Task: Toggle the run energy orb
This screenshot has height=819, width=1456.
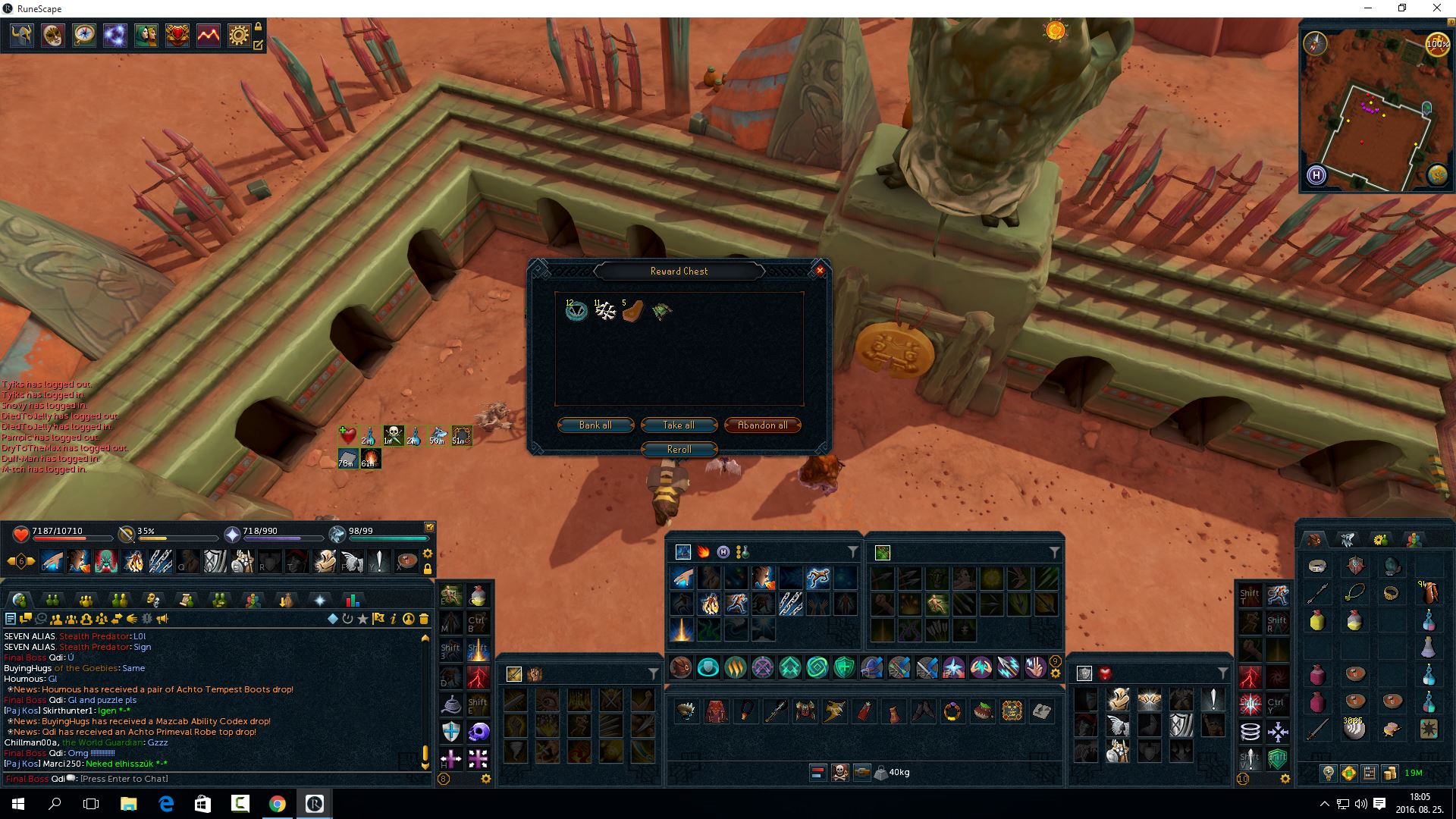Action: pyautogui.click(x=1437, y=43)
